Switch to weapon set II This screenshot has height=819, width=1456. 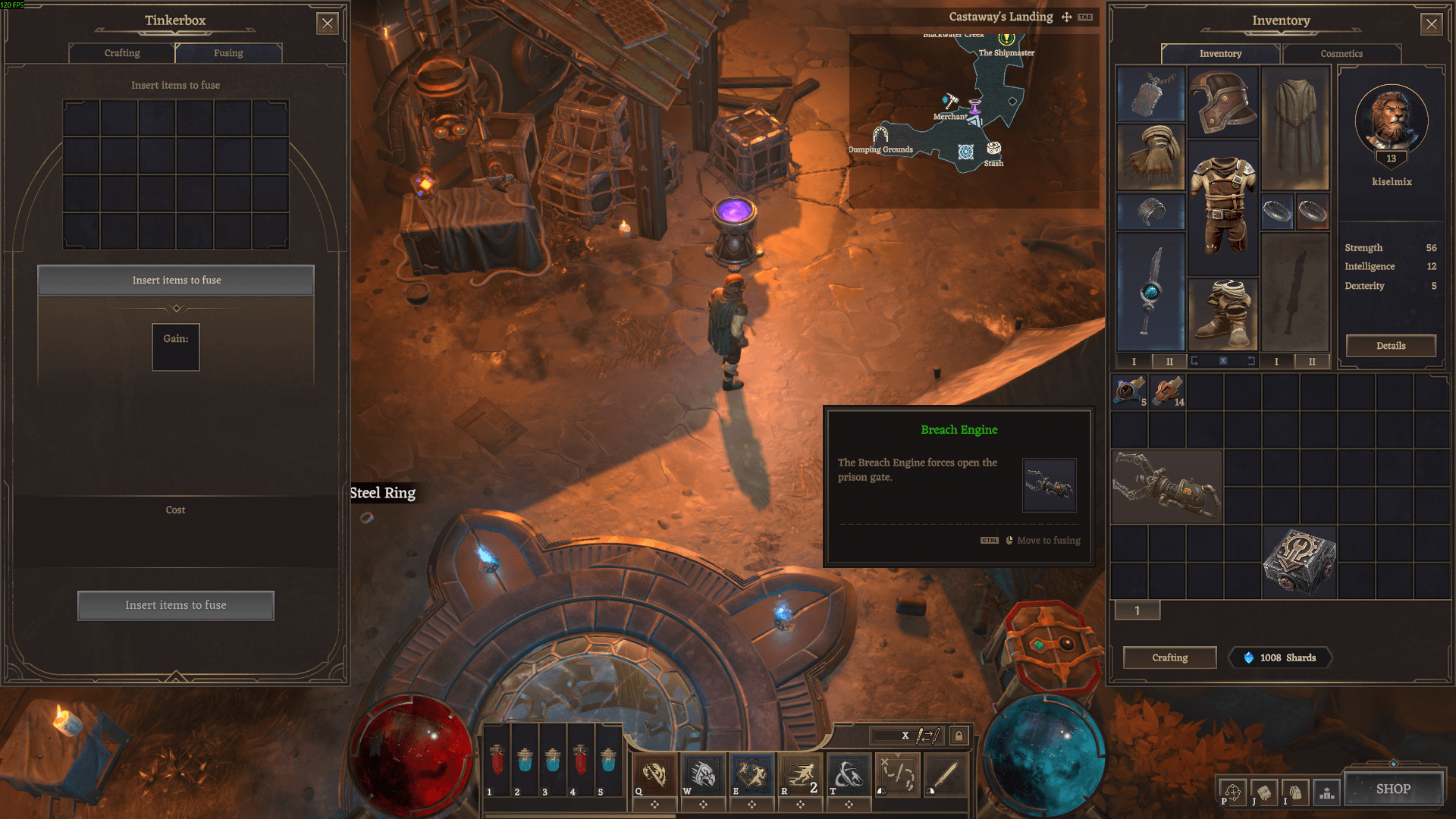[1169, 362]
